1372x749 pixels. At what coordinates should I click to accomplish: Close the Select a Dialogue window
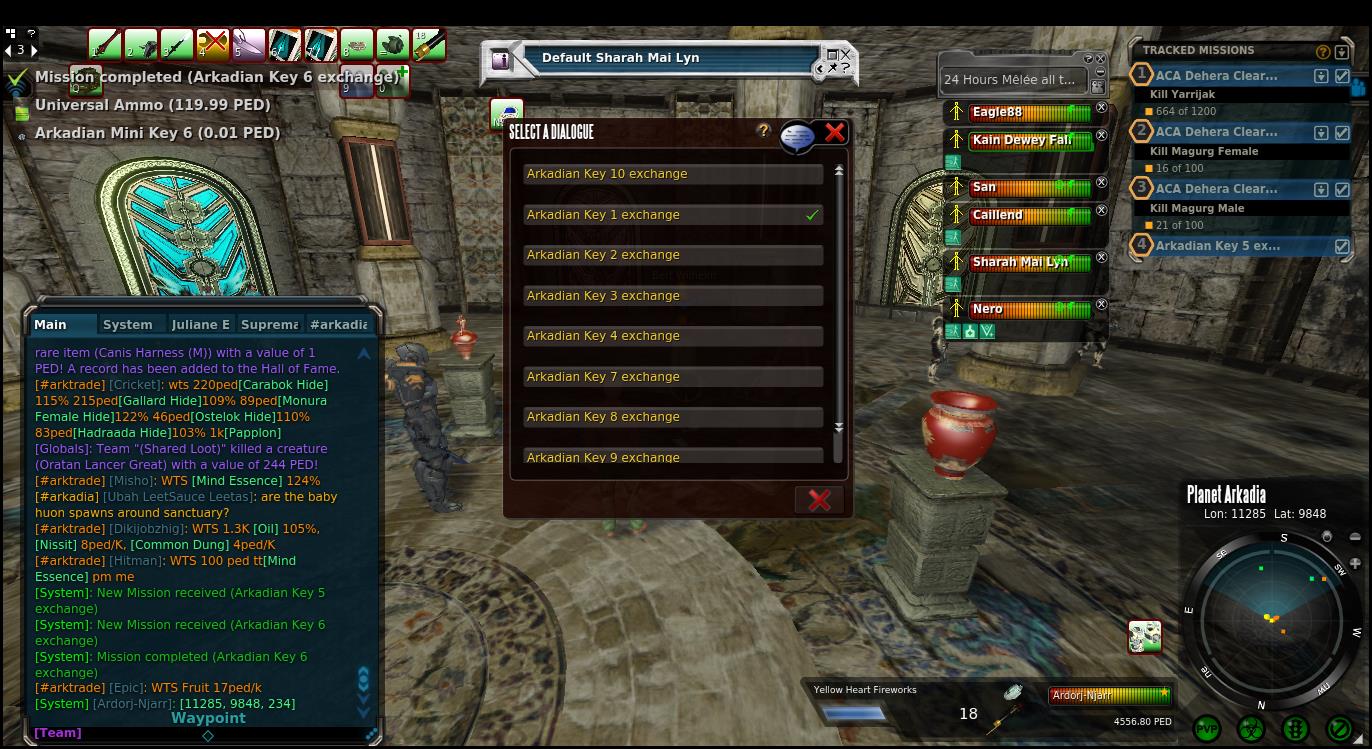(x=835, y=132)
